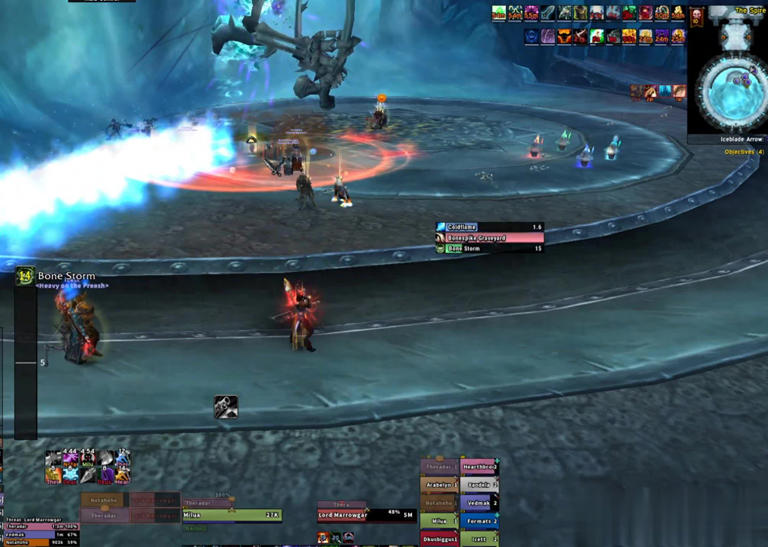Expand the Objectives tracker header
Image resolution: width=768 pixels, height=547 pixels.
tap(744, 152)
